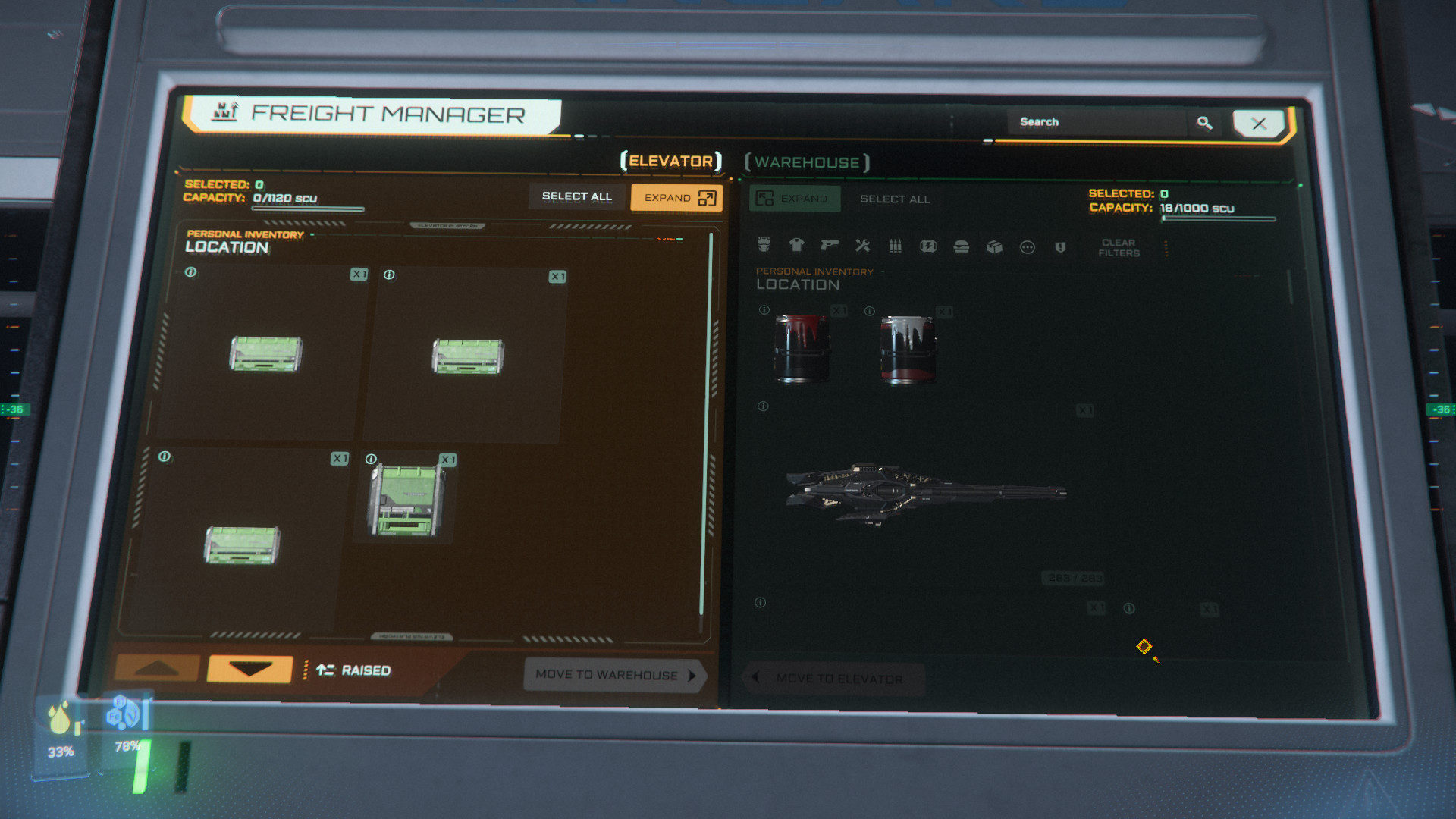Filter warehouse by clothing shirt icon
The image size is (1456, 819).
(796, 245)
